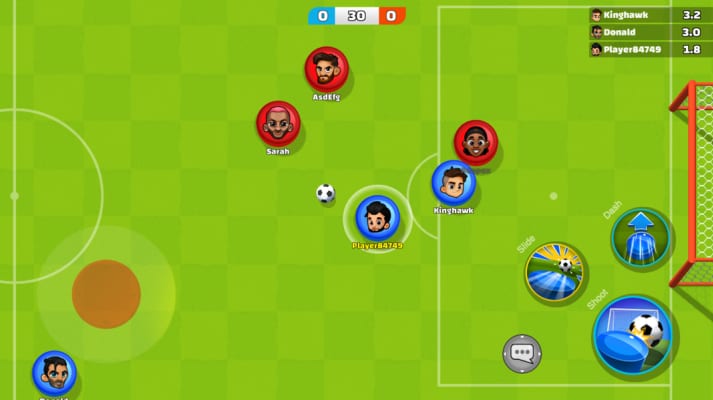Activate the Shoot ability button

coord(631,335)
